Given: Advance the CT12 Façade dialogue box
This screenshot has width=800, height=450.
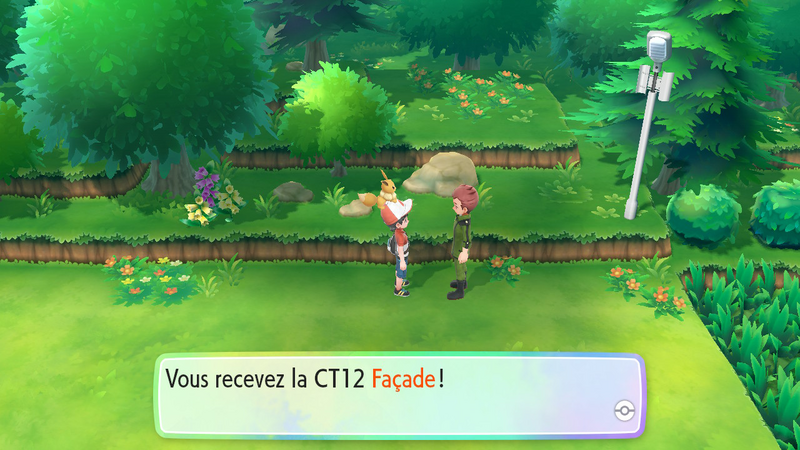Looking at the screenshot, I should point(398,394).
